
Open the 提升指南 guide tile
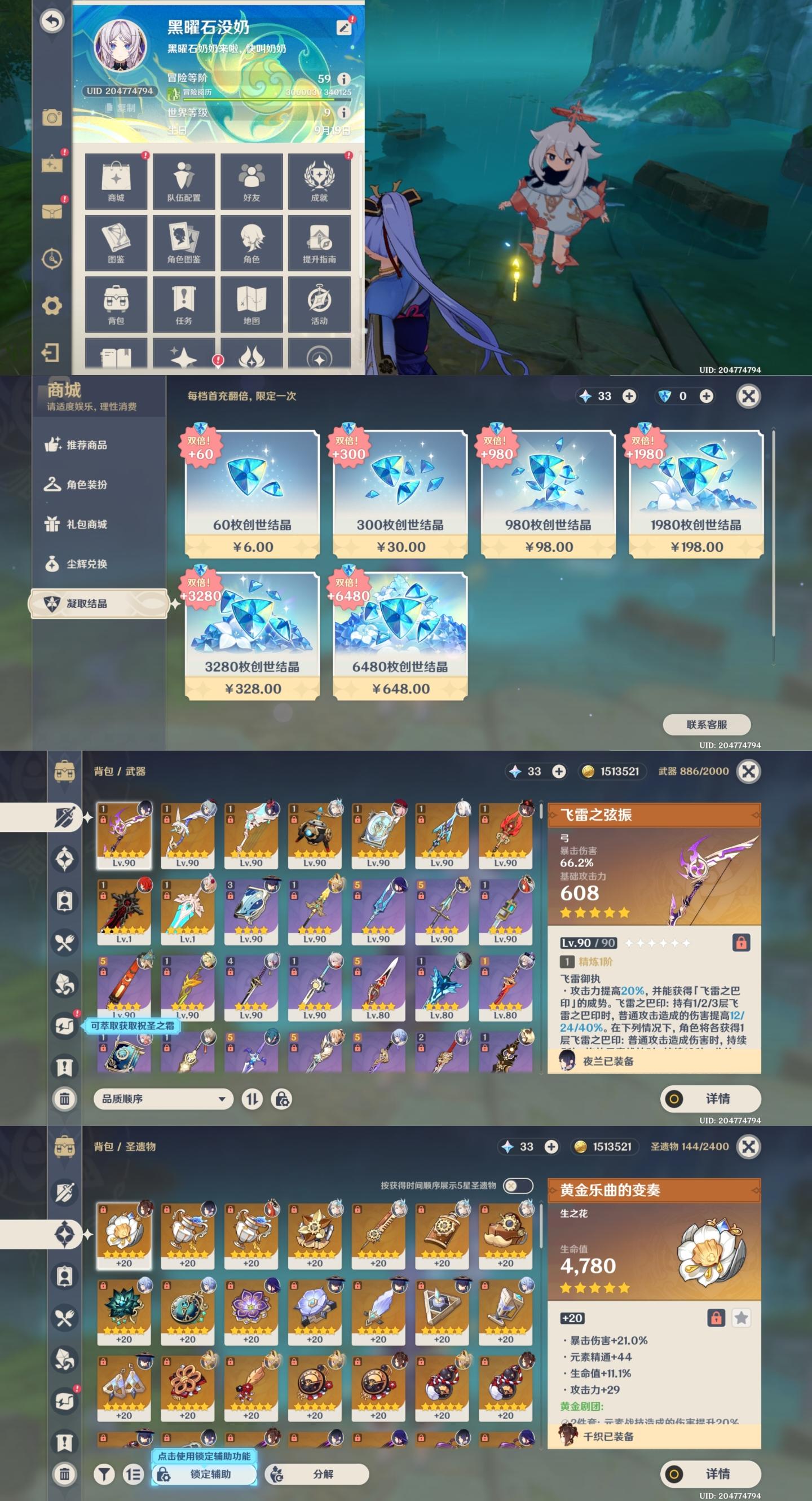[319, 243]
